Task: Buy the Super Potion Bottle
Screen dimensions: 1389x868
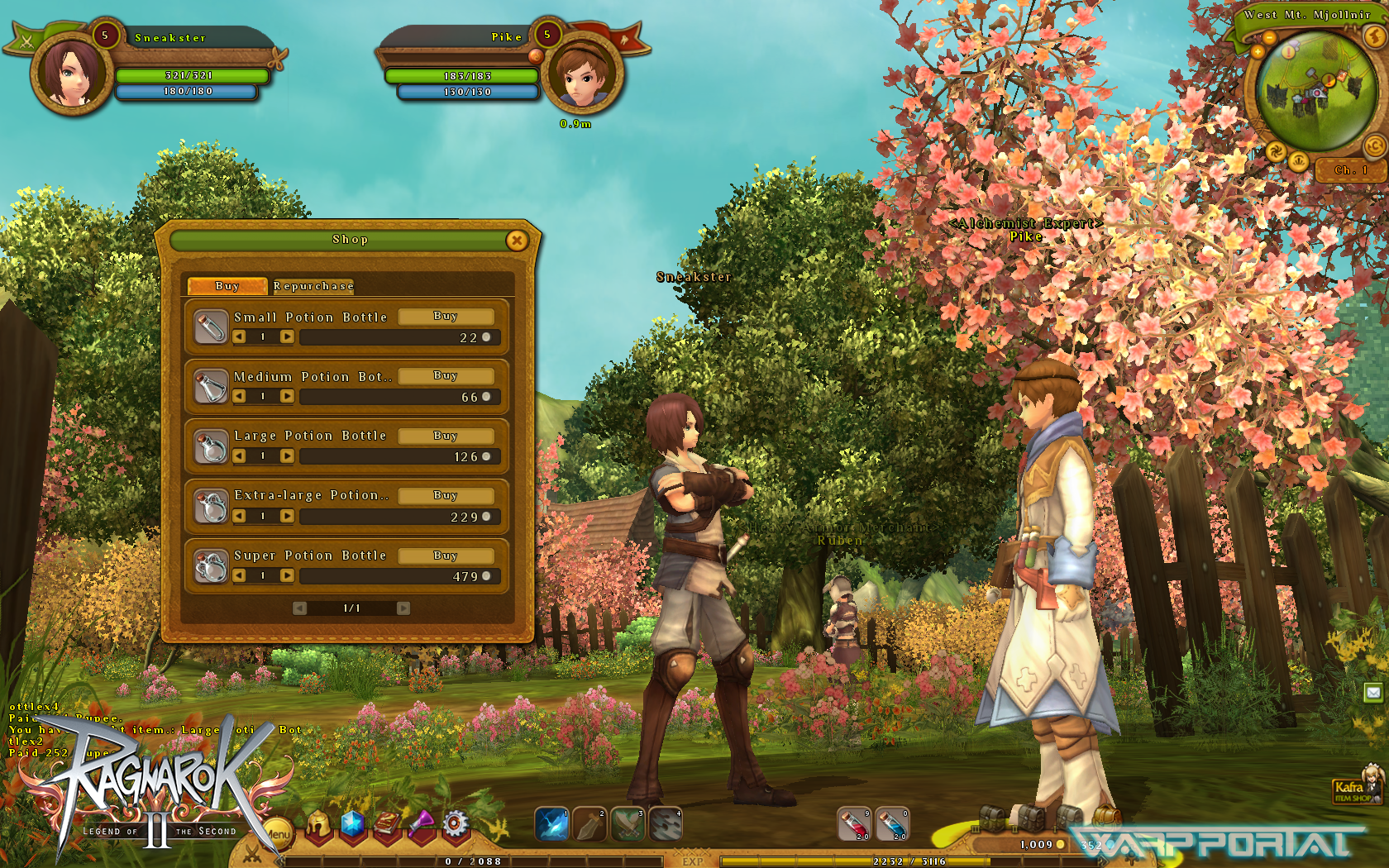Action: click(x=446, y=556)
